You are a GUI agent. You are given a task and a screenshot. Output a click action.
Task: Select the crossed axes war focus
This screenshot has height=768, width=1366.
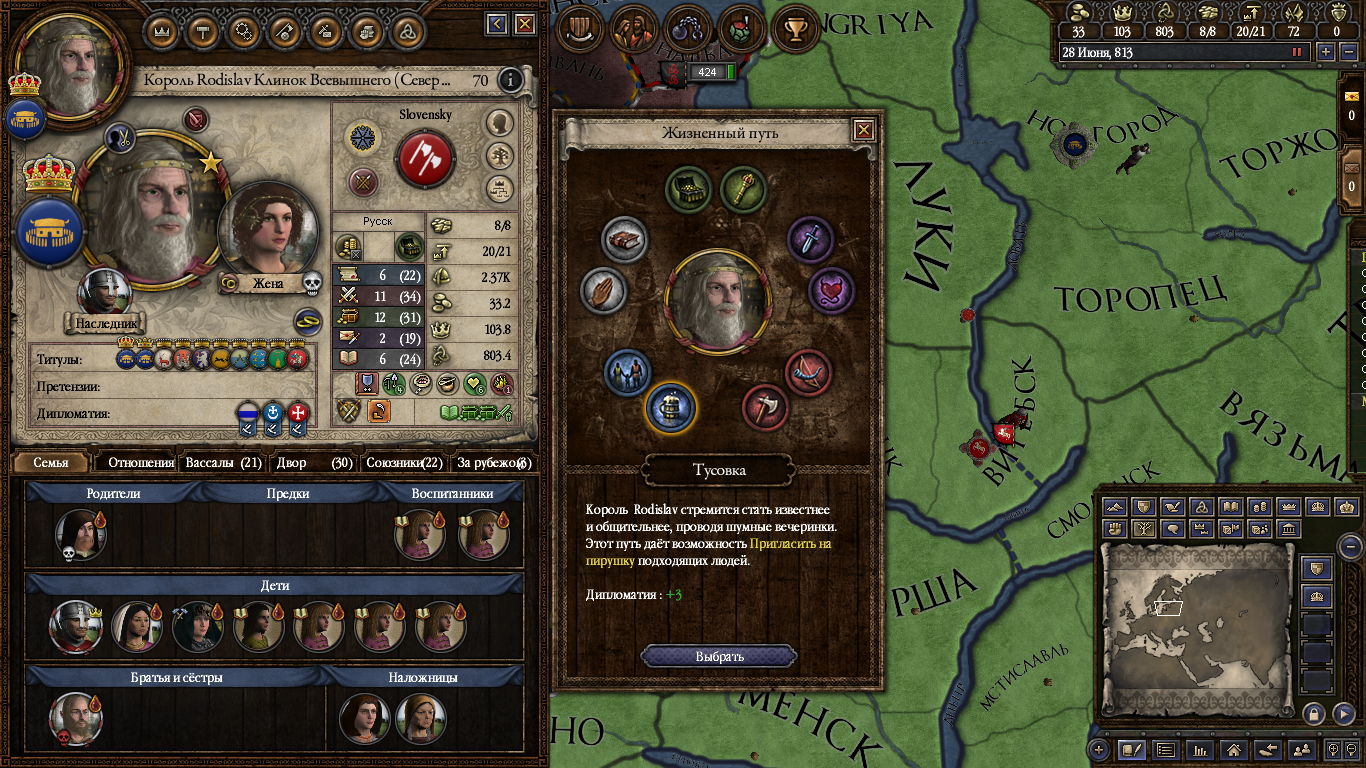pos(765,408)
